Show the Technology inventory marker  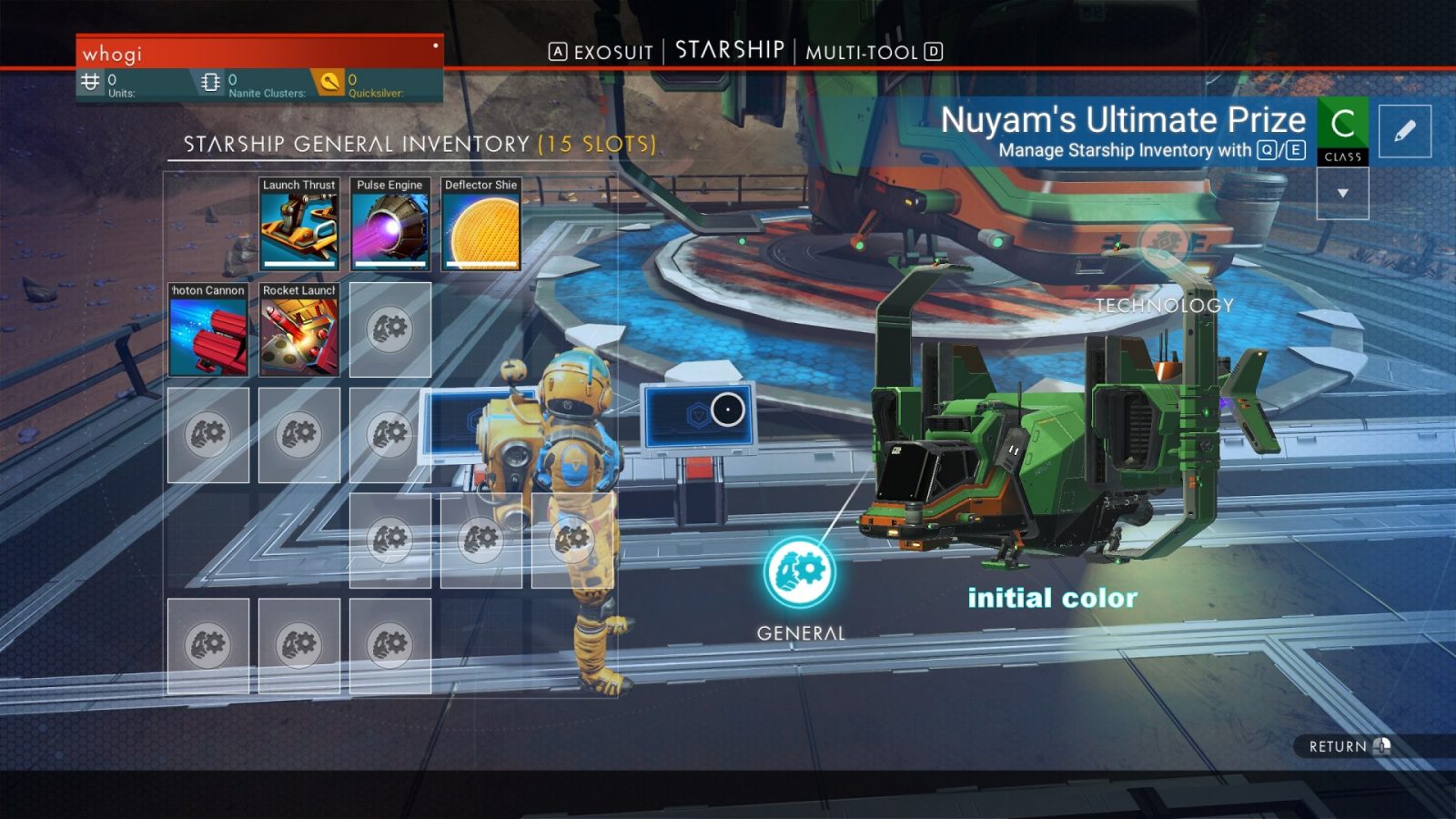[1164, 246]
